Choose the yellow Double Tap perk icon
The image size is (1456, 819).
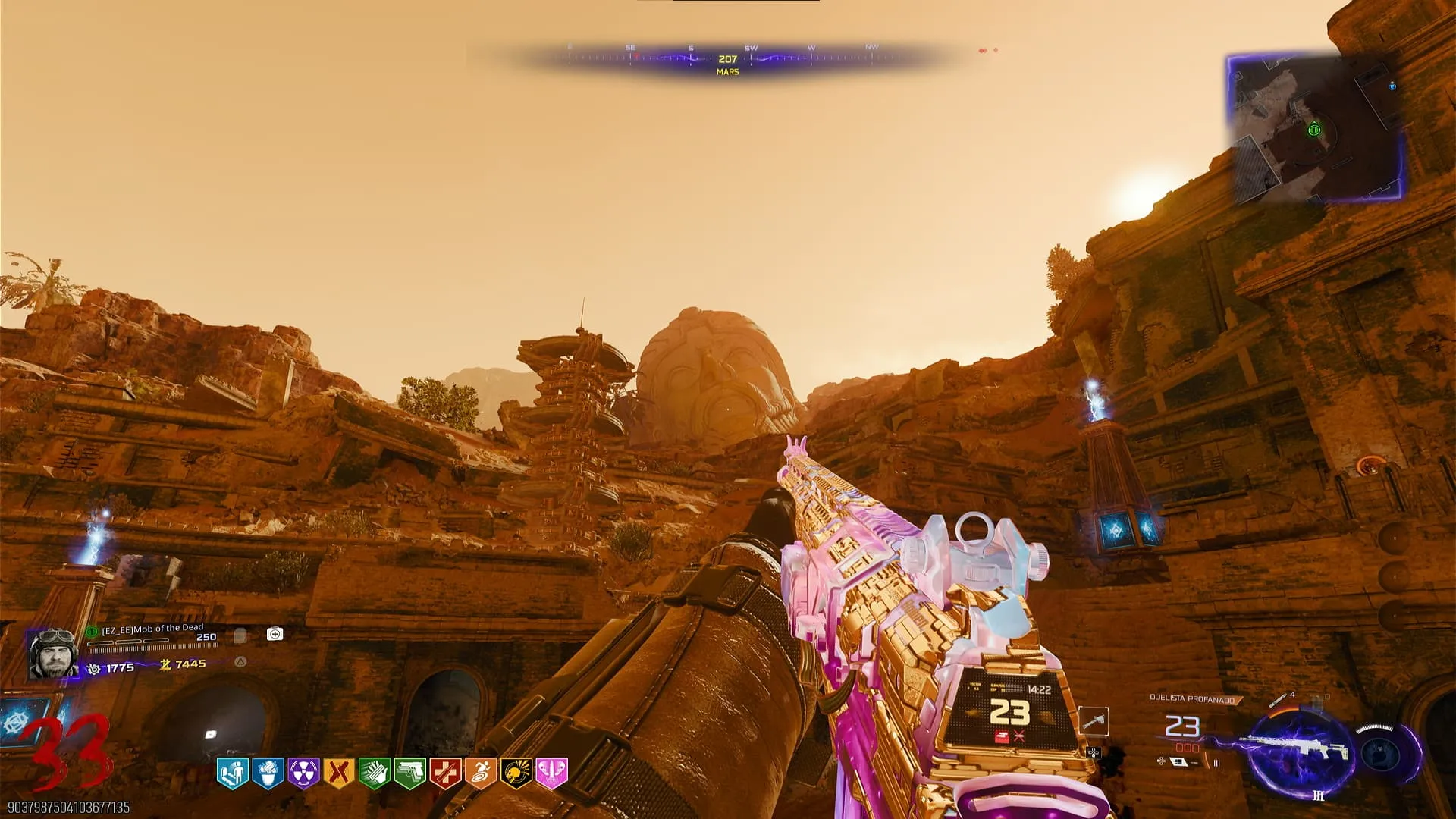click(338, 773)
